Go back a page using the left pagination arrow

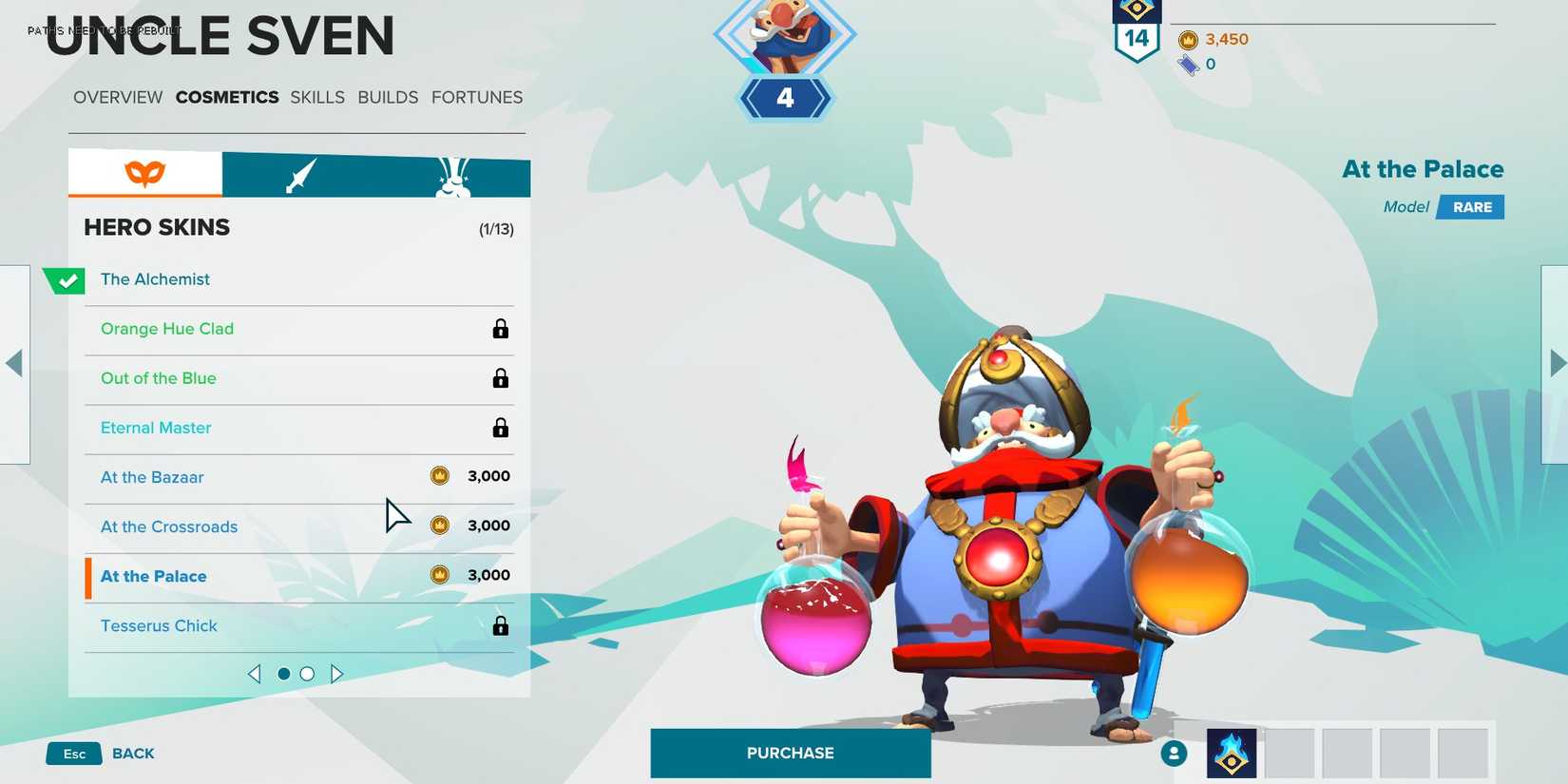click(255, 673)
